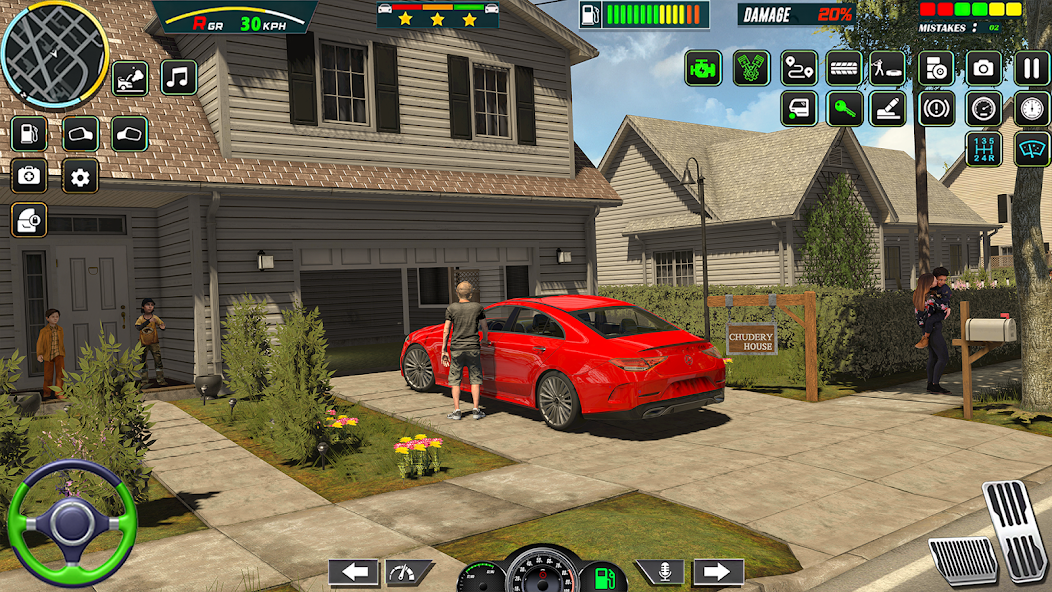Engage the handbrake lever button
1052x592 pixels.
(887, 108)
